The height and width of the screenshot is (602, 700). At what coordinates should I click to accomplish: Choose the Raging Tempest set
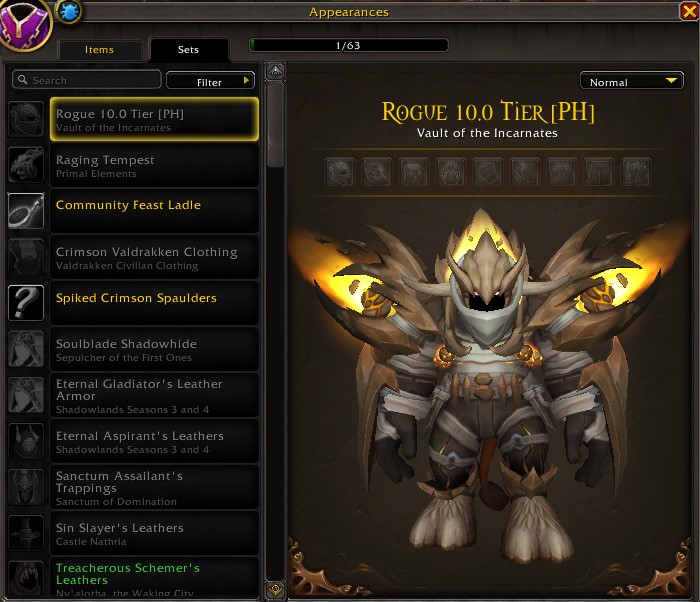click(x=154, y=165)
